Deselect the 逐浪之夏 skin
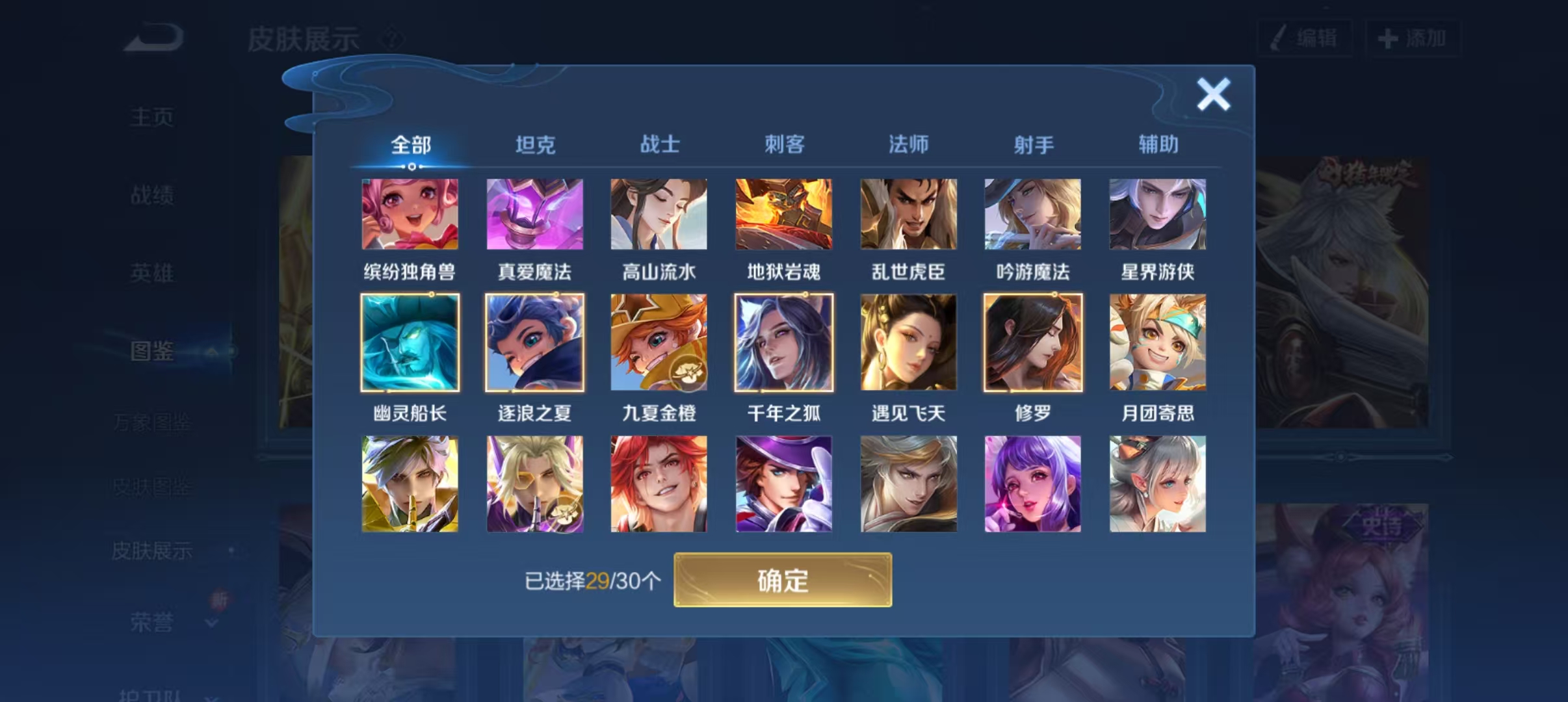Image resolution: width=1568 pixels, height=702 pixels. click(534, 341)
